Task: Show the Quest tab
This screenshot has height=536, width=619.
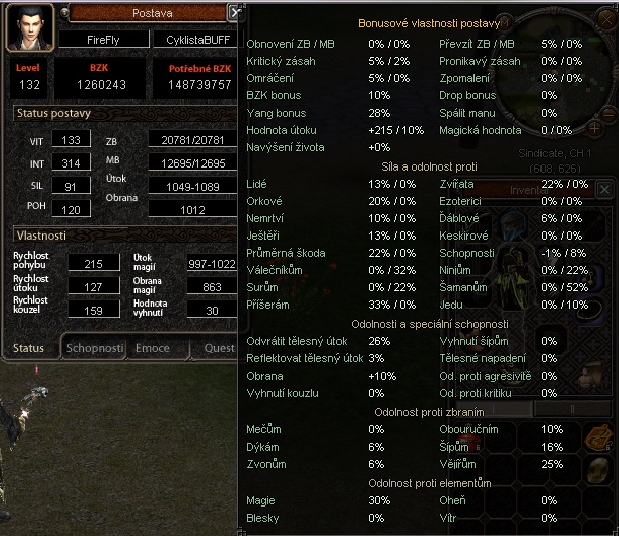Action: tap(219, 348)
